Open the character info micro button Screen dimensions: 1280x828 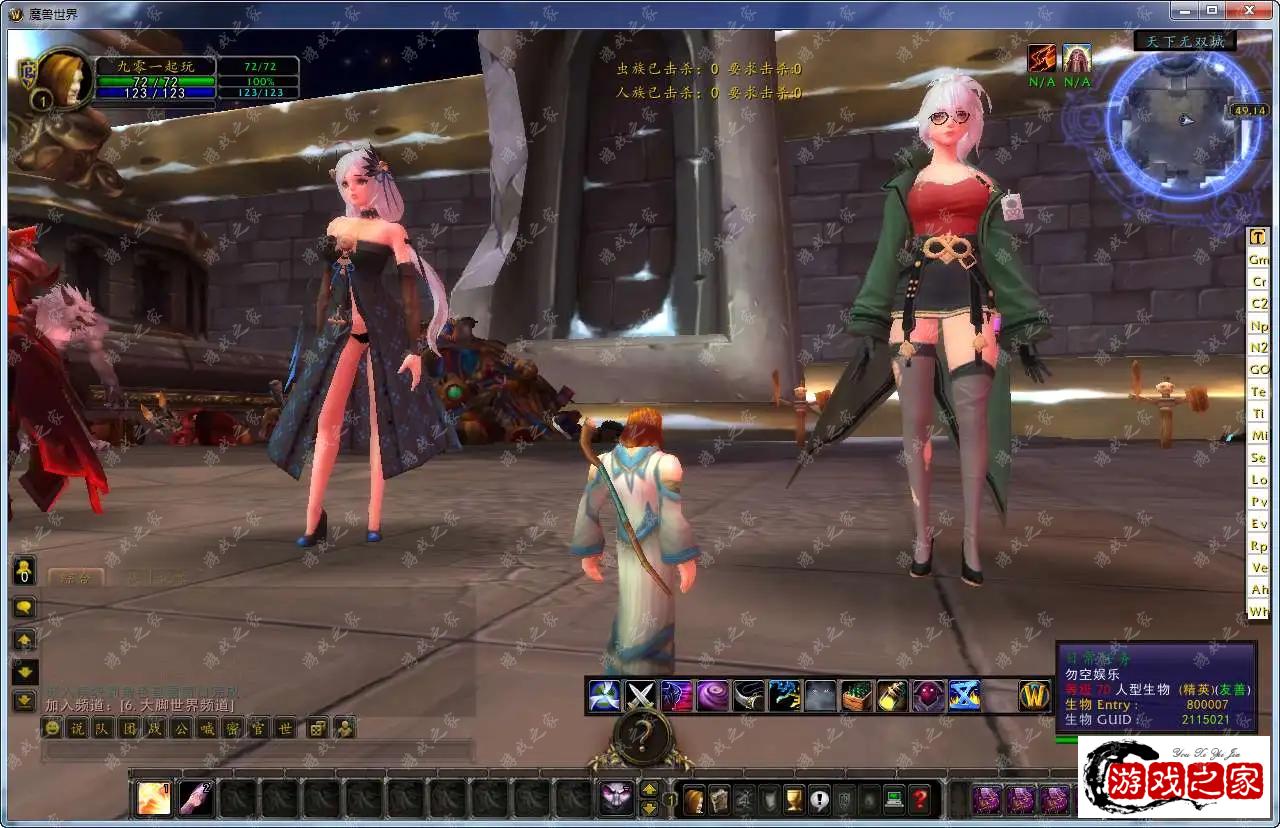pos(694,800)
